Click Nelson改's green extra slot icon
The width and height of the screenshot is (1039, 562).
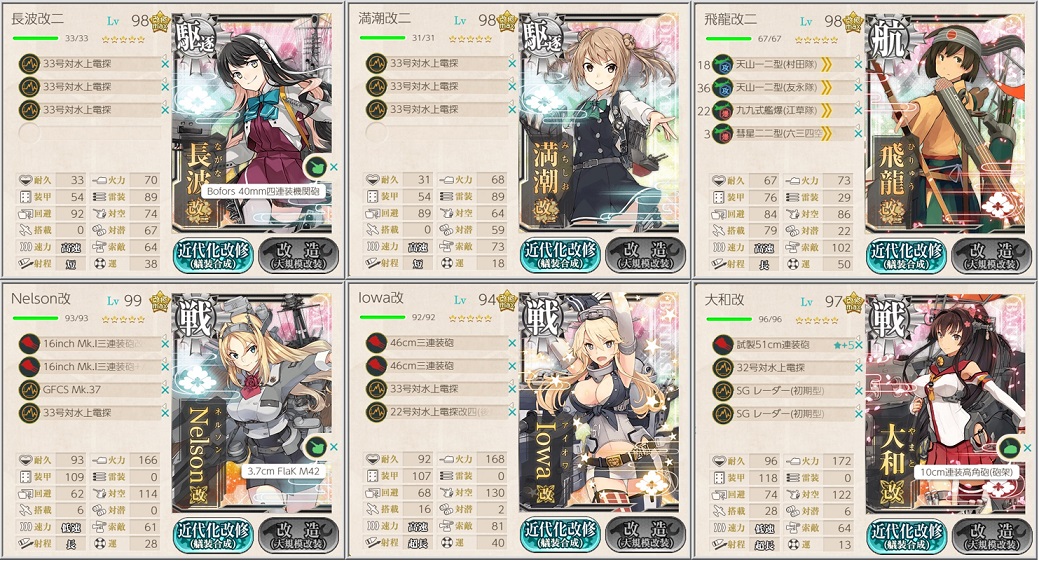(x=316, y=446)
